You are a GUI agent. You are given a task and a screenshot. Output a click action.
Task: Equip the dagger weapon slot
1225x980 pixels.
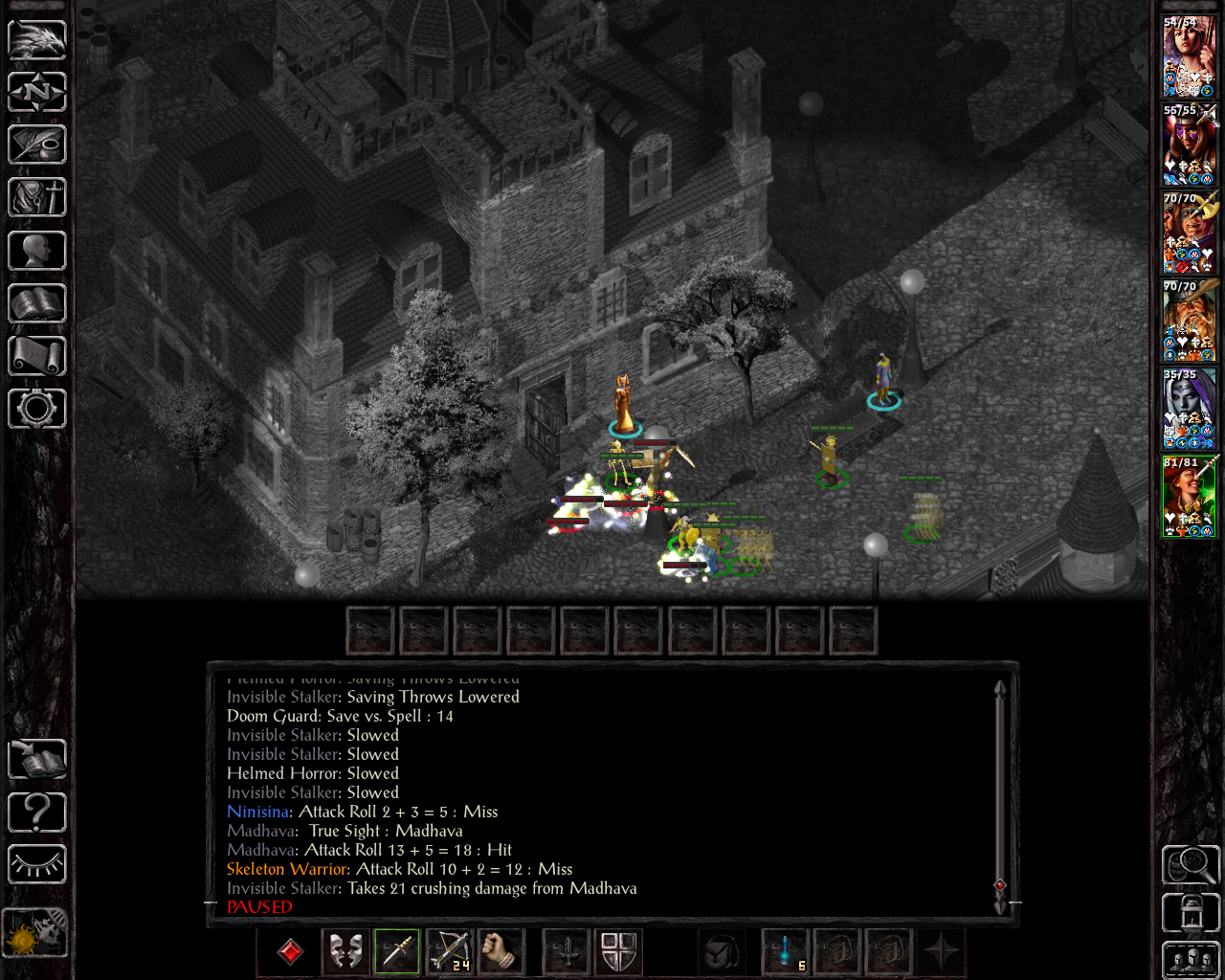coord(397,951)
